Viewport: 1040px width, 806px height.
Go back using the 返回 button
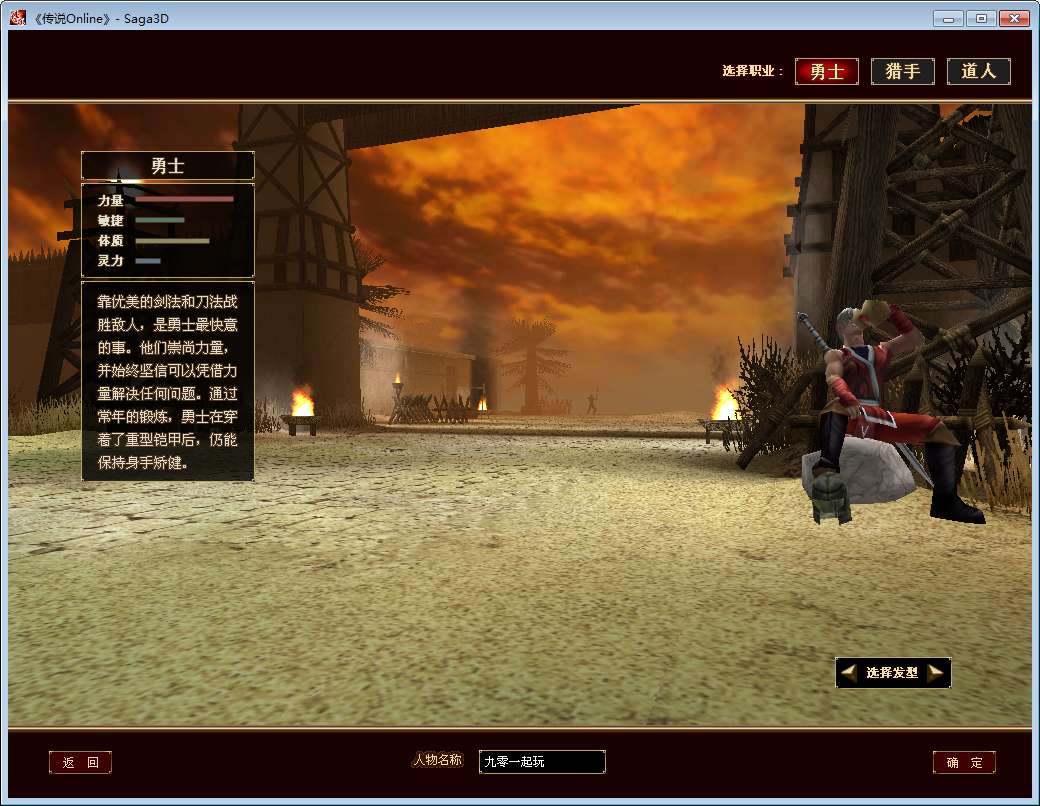pos(80,763)
